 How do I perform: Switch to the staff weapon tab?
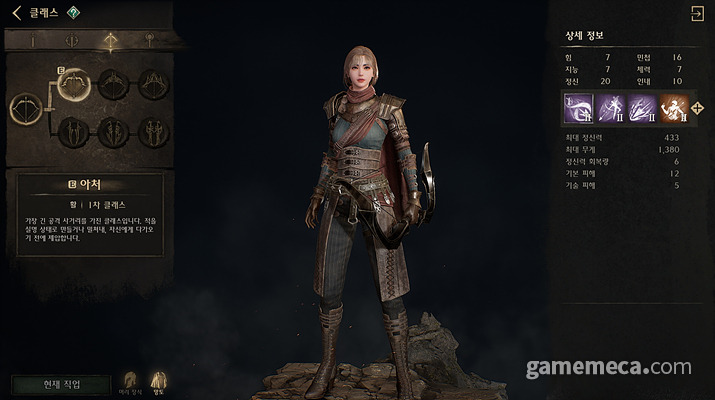[149, 42]
